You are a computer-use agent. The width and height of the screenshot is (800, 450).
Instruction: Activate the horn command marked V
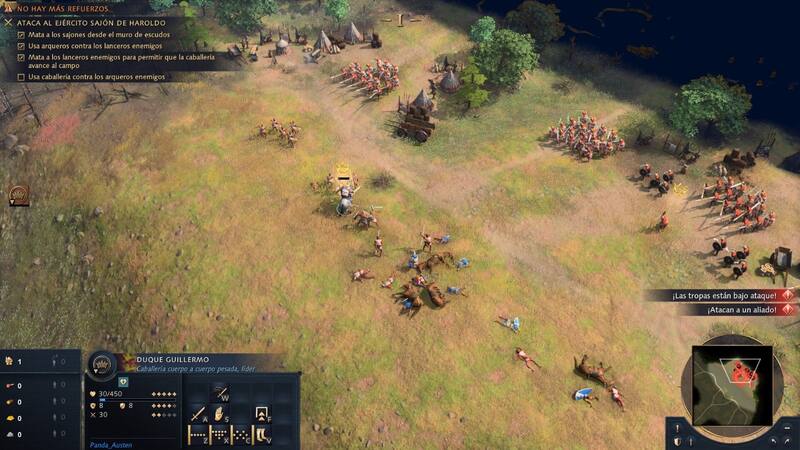click(262, 435)
